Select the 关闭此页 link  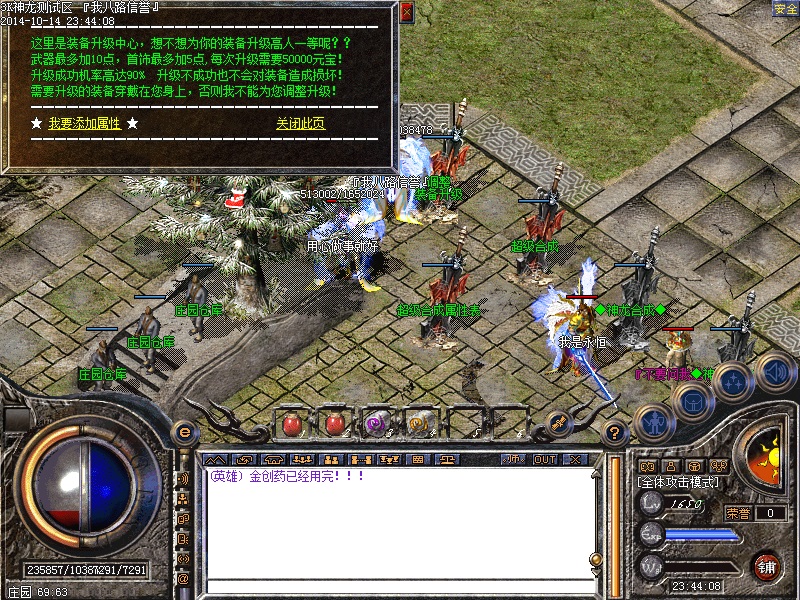pyautogui.click(x=300, y=124)
